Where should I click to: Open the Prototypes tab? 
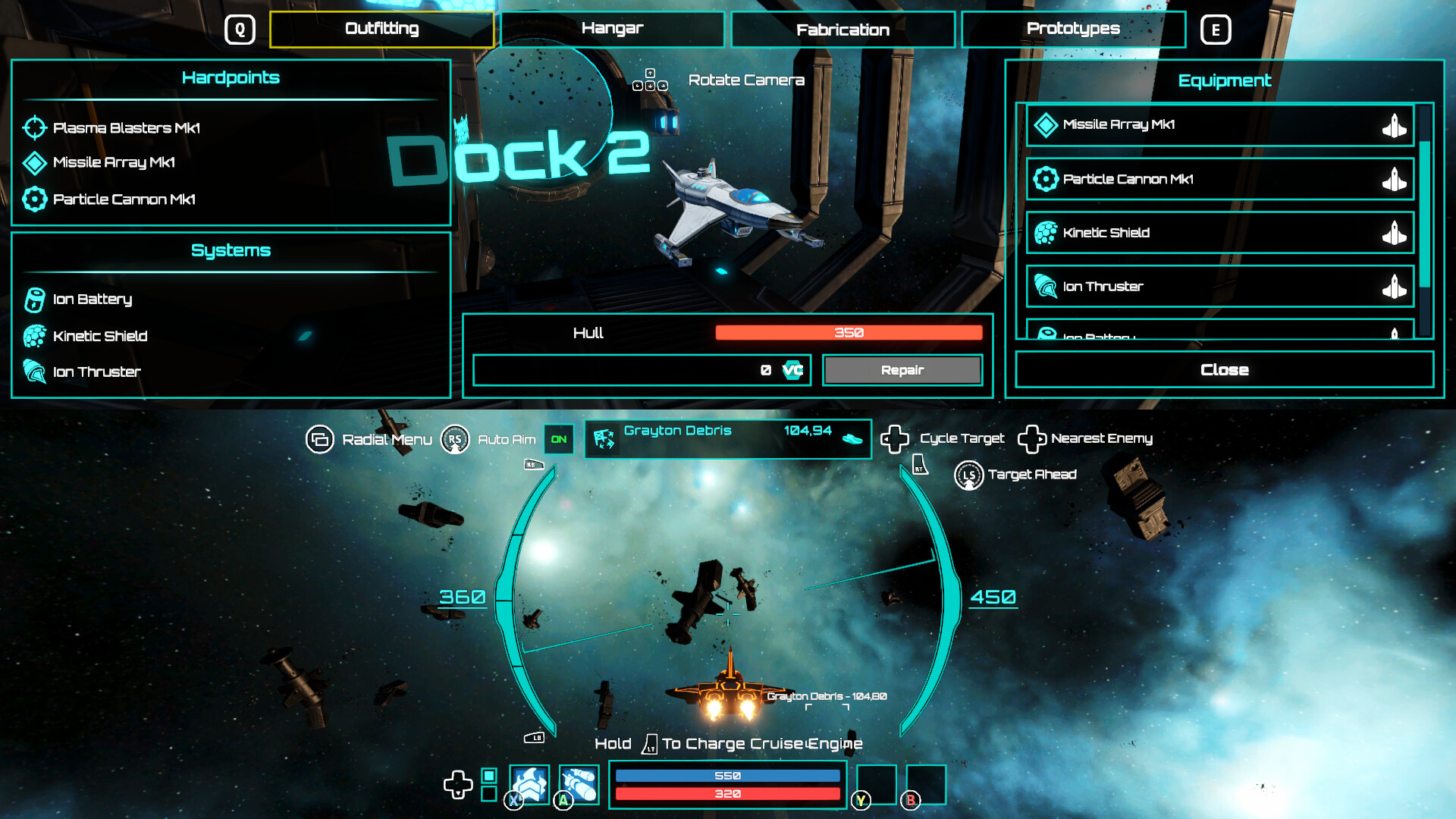click(x=1072, y=29)
